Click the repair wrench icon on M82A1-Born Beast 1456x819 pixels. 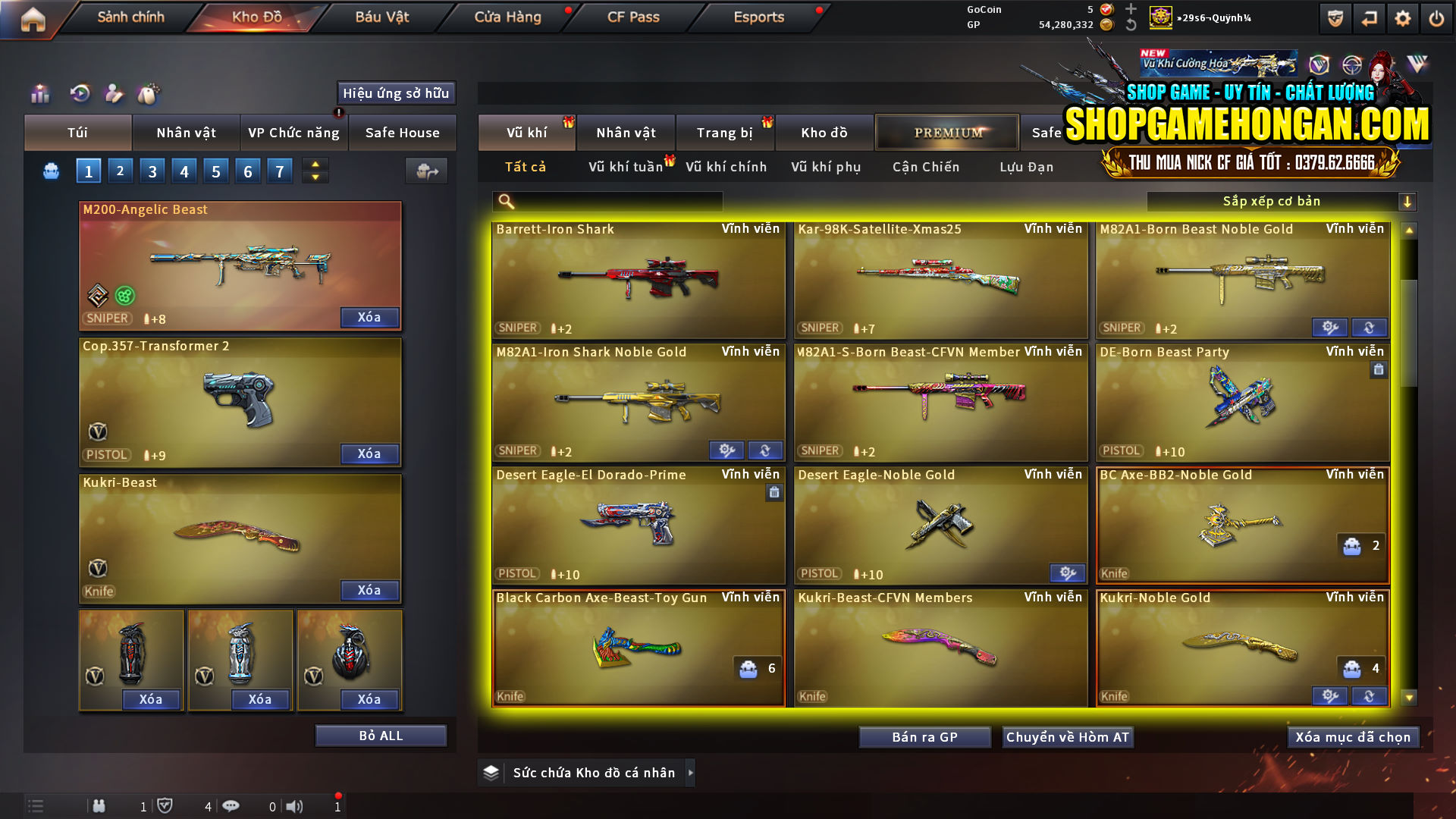tap(1329, 328)
